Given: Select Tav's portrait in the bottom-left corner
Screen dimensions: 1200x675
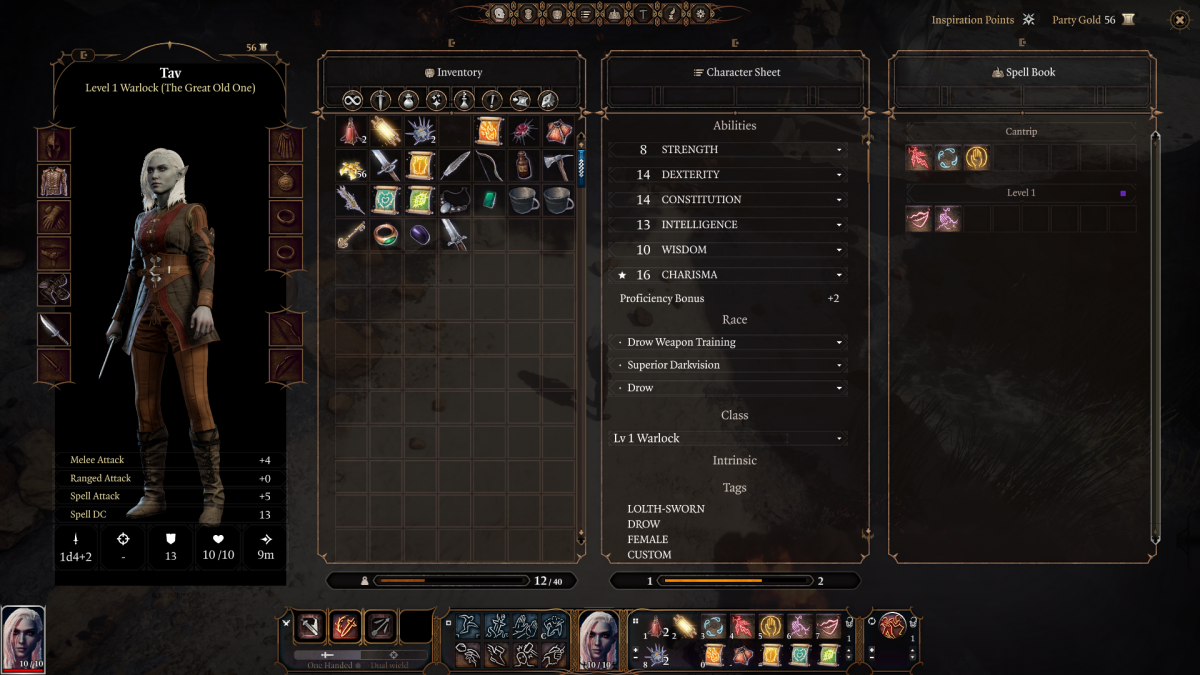Looking at the screenshot, I should 23,638.
